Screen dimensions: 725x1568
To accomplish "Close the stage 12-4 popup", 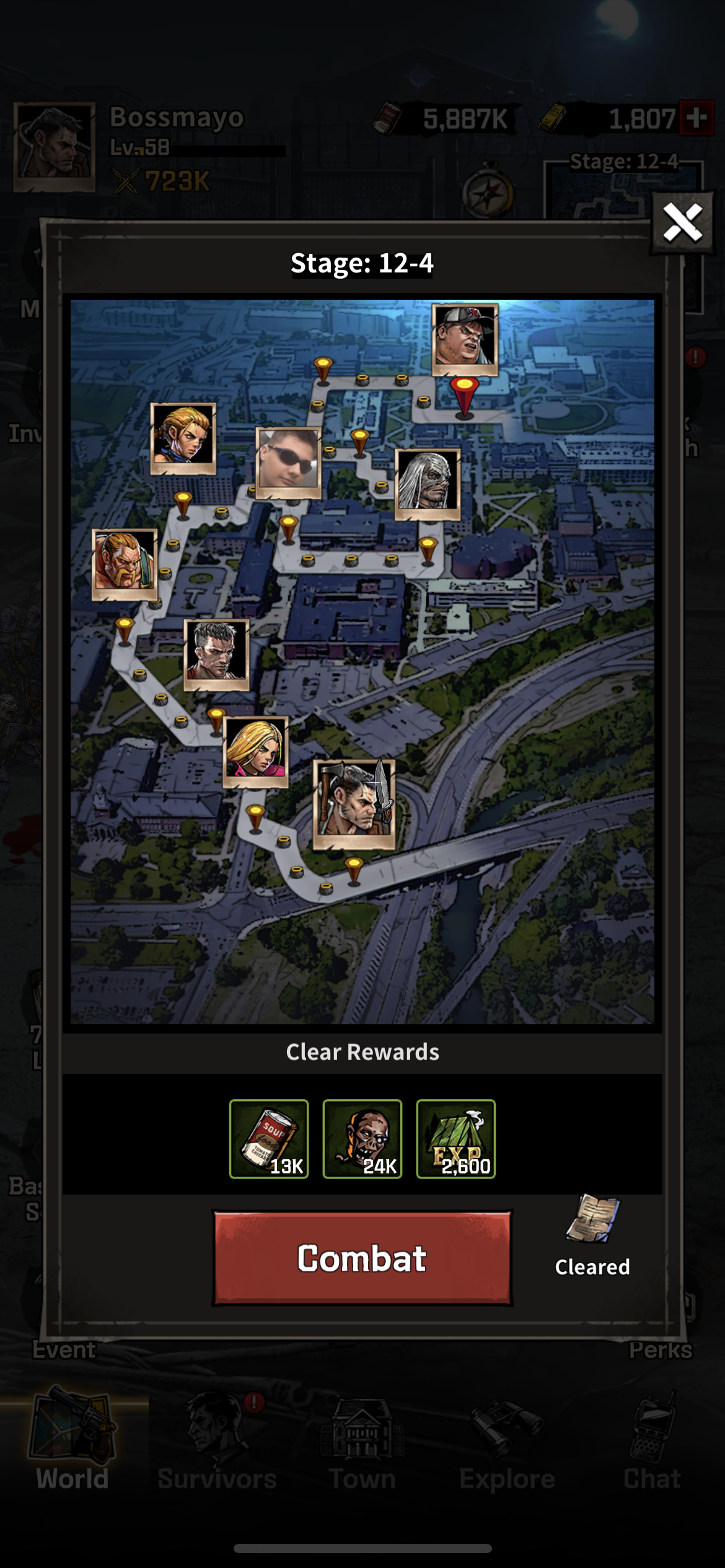I will tap(682, 223).
